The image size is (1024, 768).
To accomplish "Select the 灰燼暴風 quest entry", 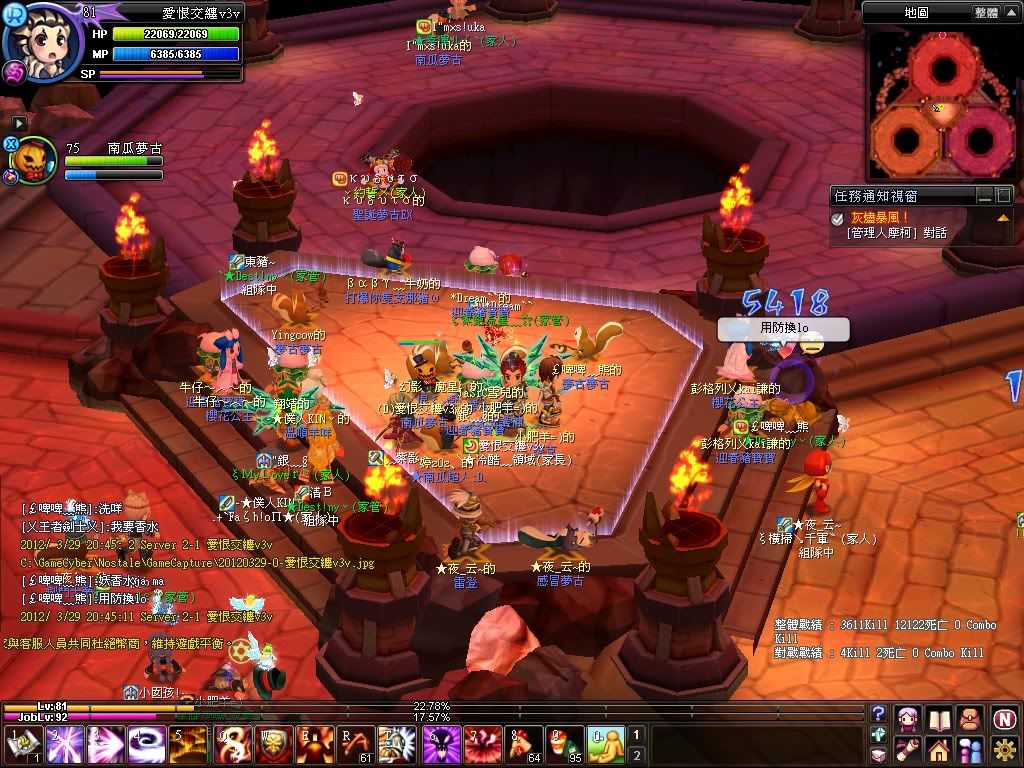I will (x=879, y=217).
